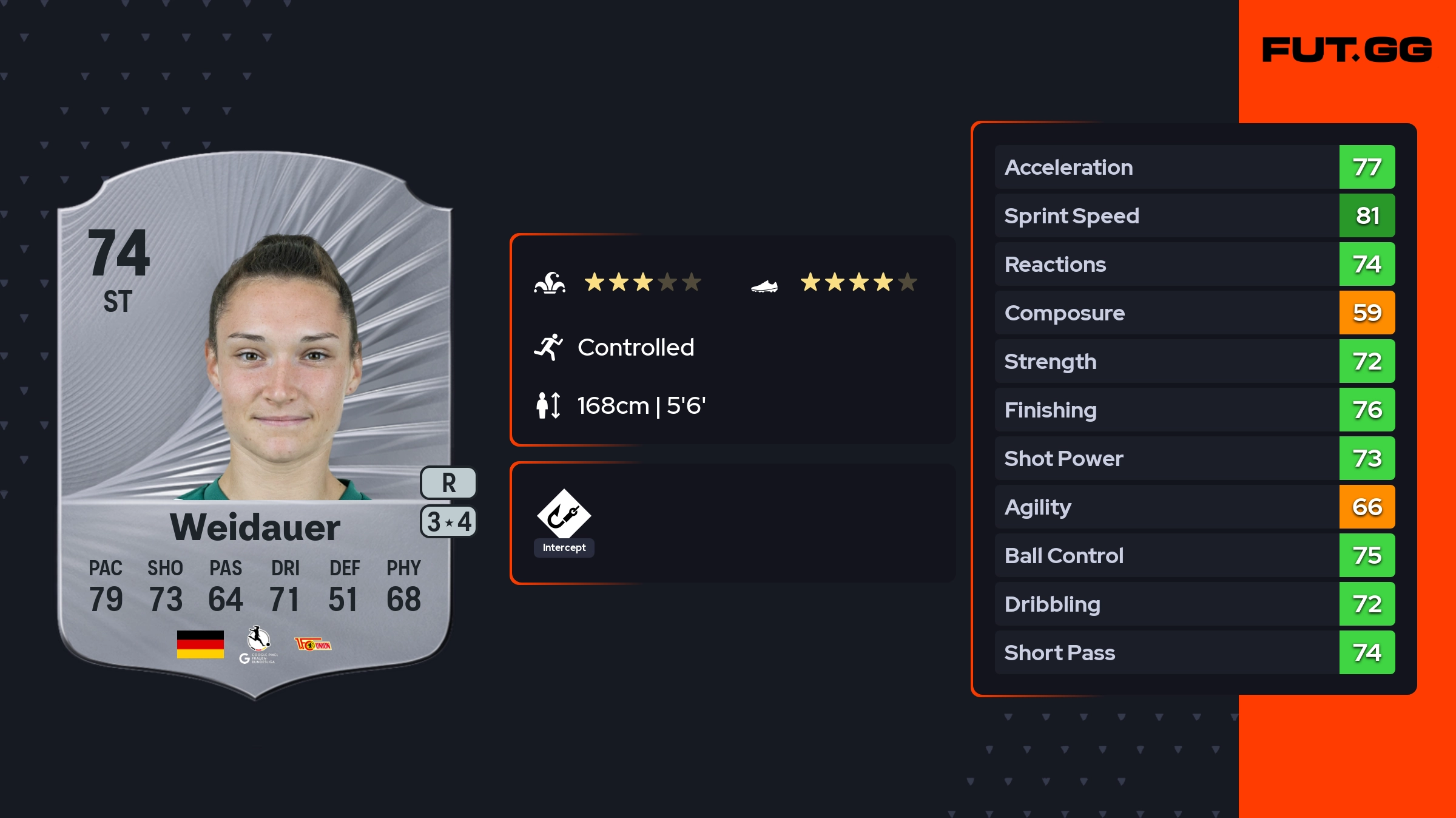Select the Acceleration stat row
The image size is (1456, 818).
coord(1194,167)
